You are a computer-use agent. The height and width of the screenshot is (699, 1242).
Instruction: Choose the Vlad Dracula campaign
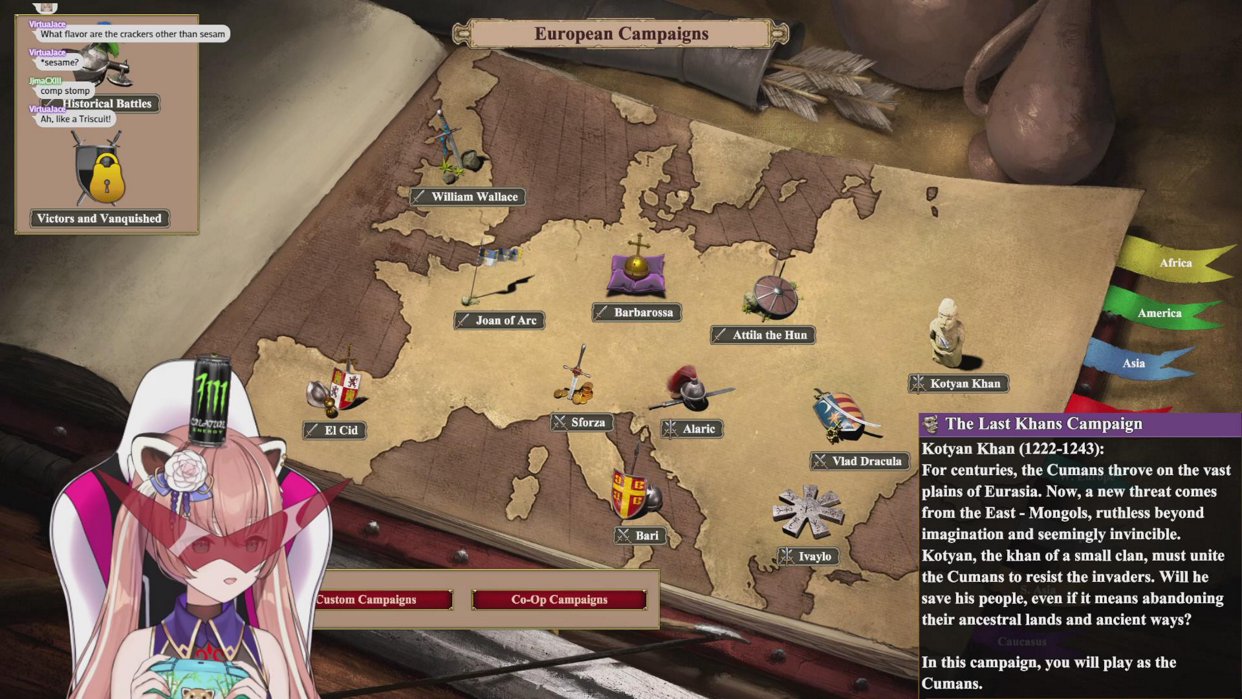[x=860, y=461]
